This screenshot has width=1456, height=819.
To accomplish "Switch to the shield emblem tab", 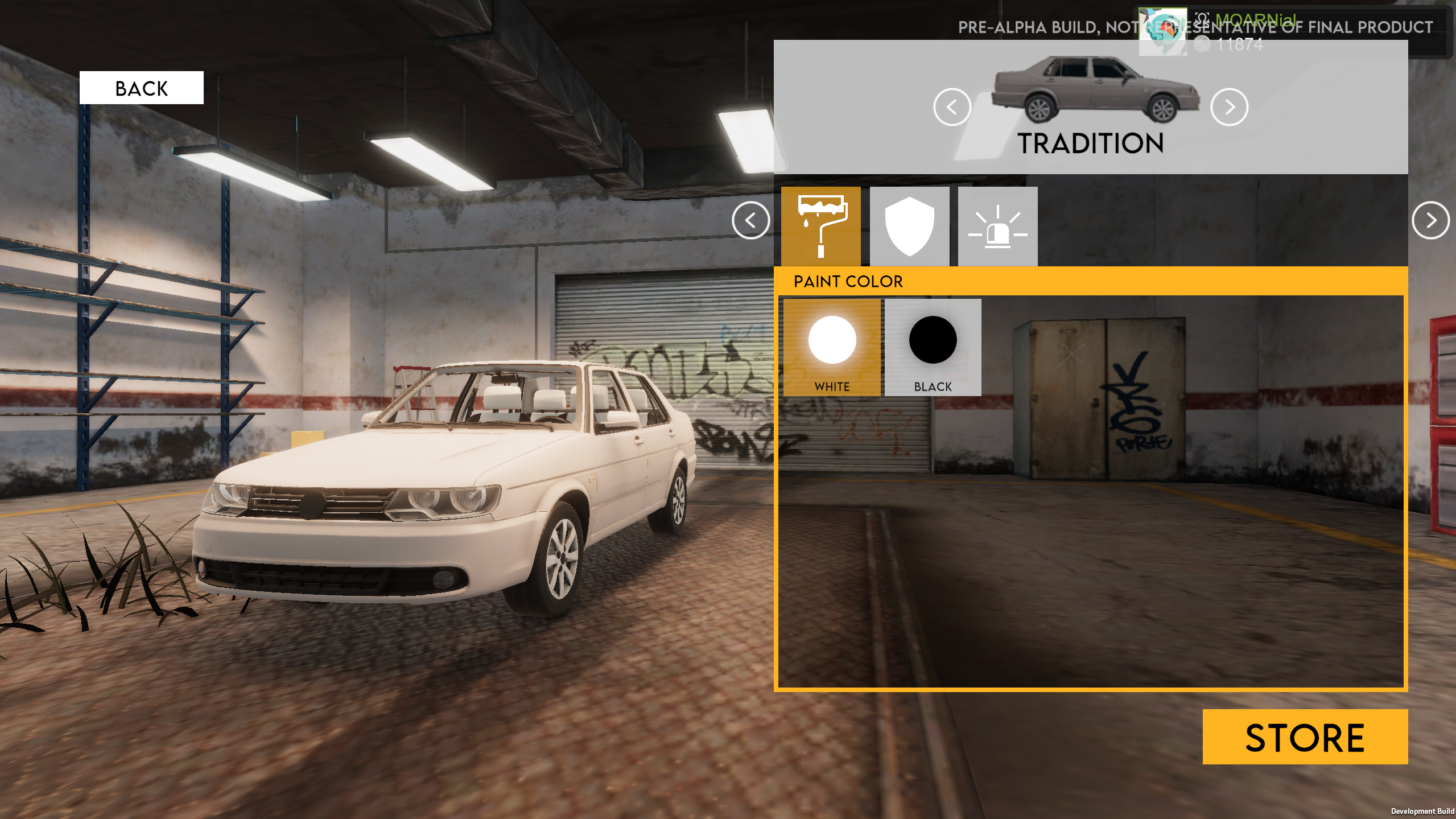I will (x=909, y=226).
